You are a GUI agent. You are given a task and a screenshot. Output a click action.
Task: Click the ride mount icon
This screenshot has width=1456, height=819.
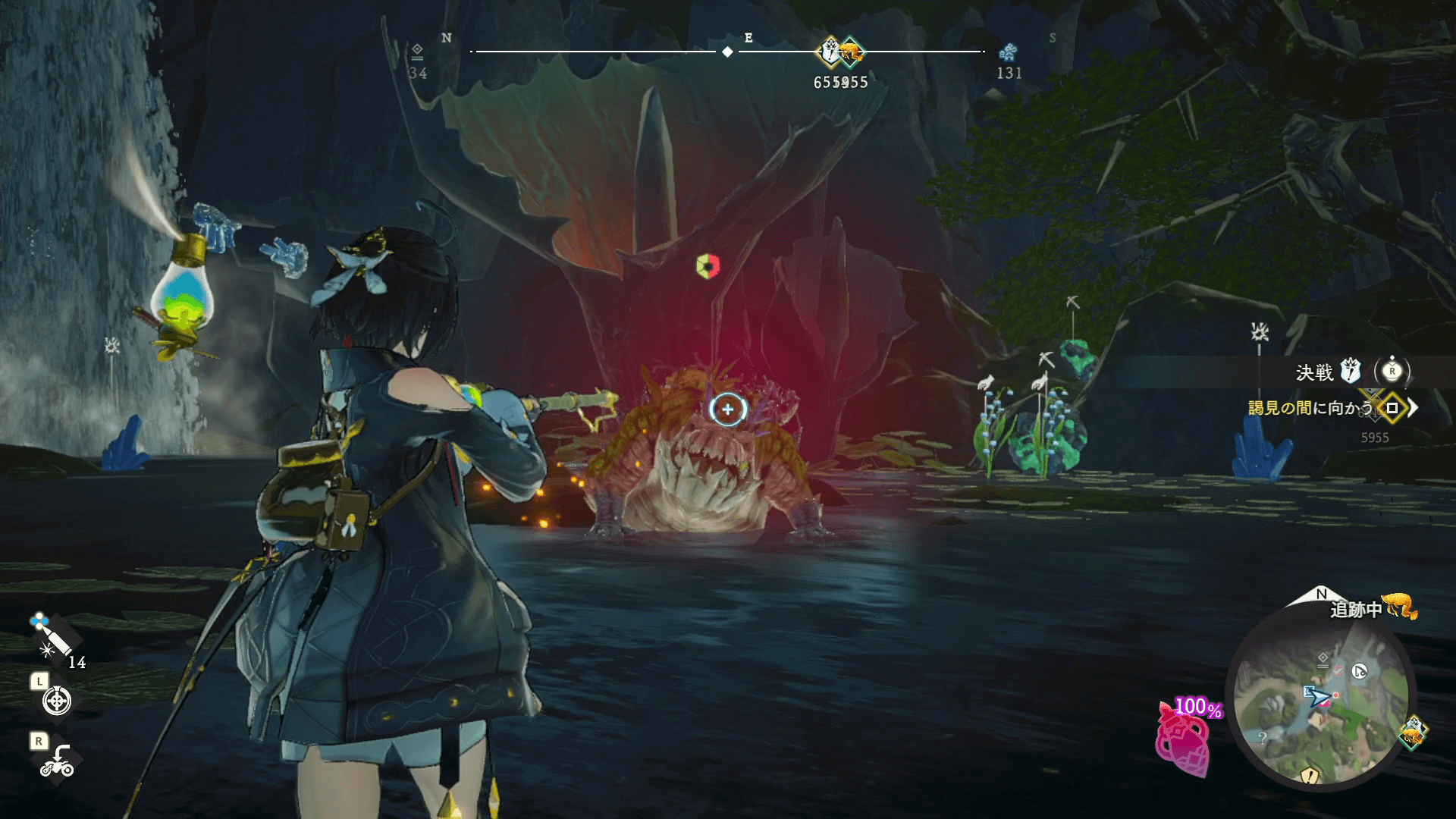point(57,761)
